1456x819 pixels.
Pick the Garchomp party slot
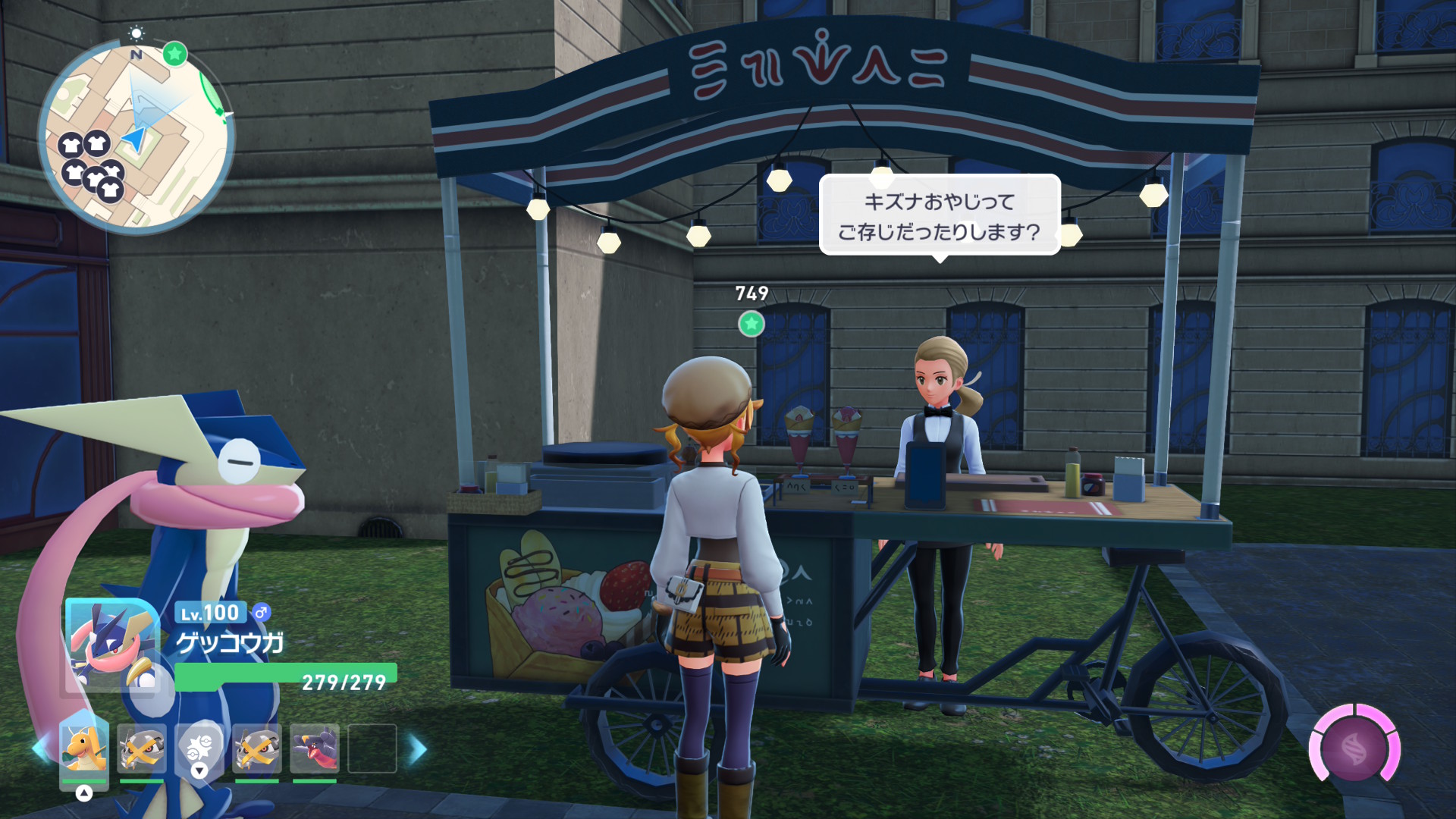315,748
